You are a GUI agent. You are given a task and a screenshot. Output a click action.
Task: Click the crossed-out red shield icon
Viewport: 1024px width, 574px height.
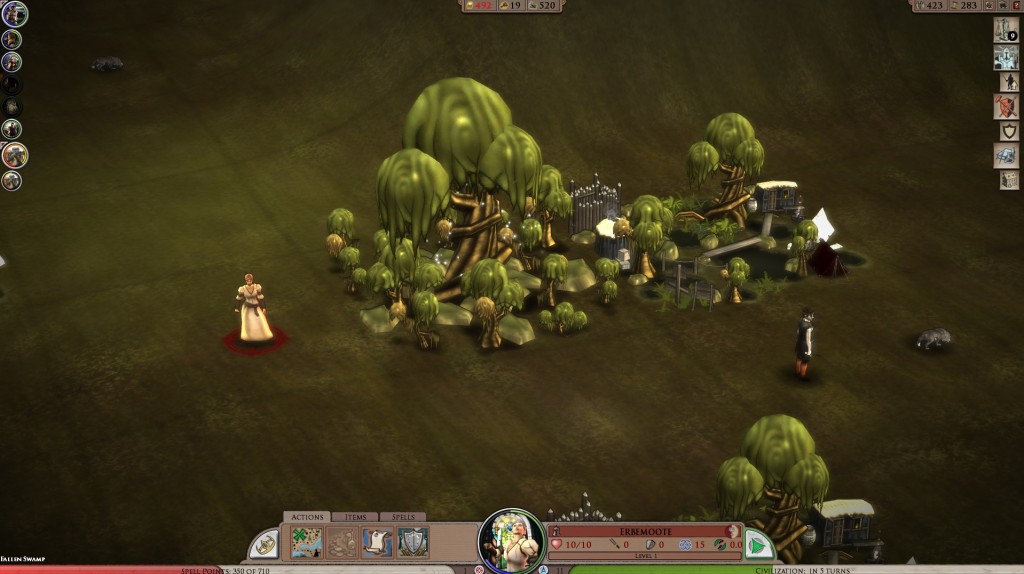click(x=1005, y=106)
